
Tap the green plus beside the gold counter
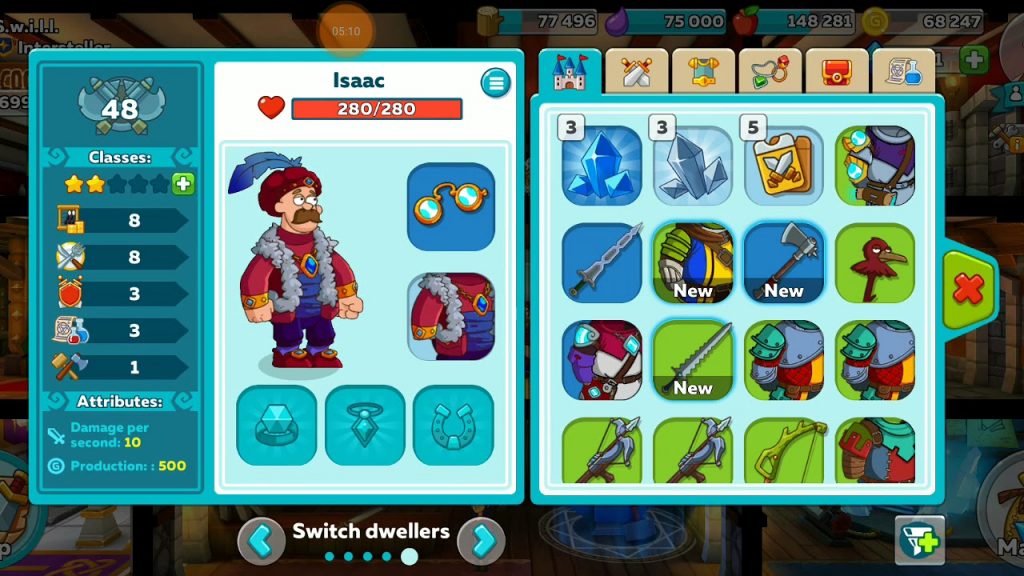(x=973, y=59)
